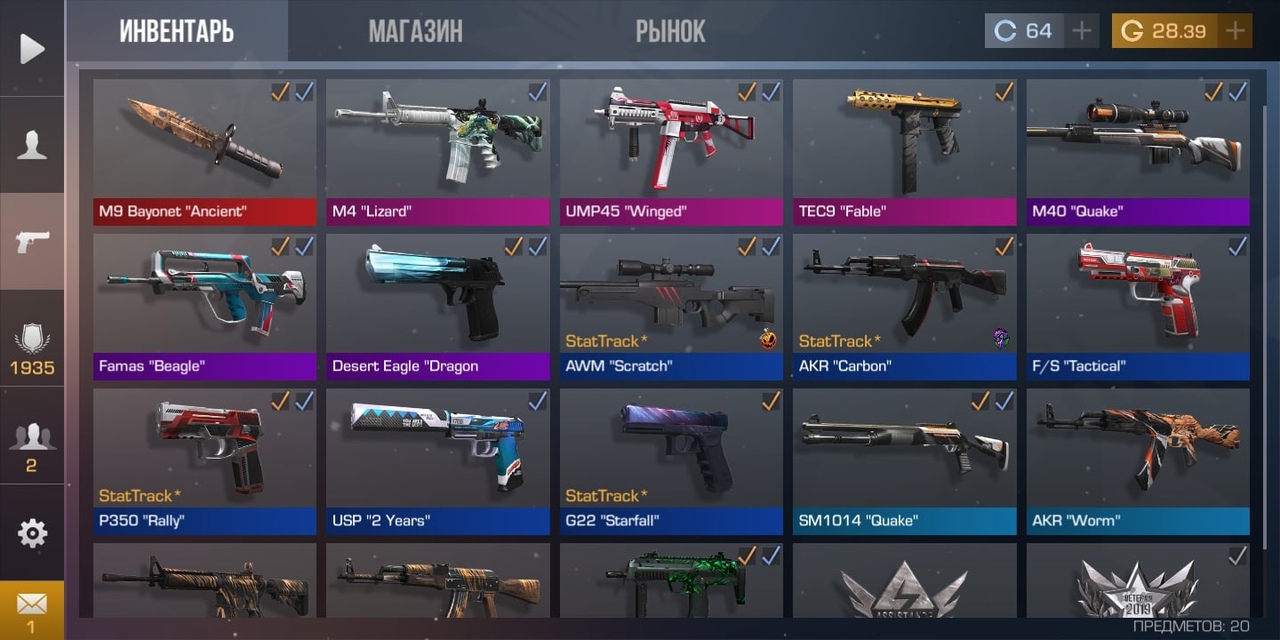Pick the TEC9 "Fable" item

(904, 150)
